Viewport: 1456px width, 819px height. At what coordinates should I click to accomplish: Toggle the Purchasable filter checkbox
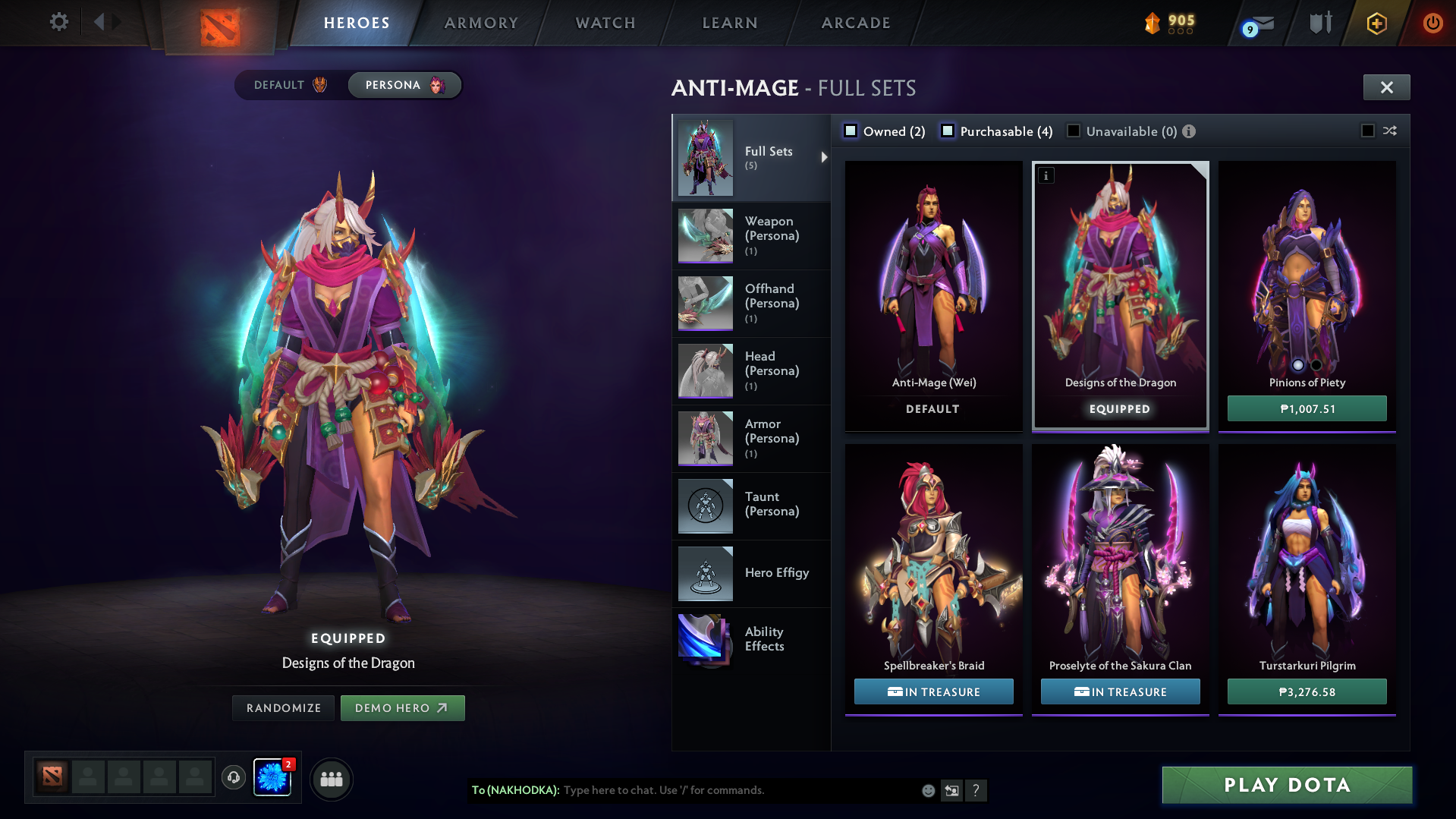click(948, 131)
